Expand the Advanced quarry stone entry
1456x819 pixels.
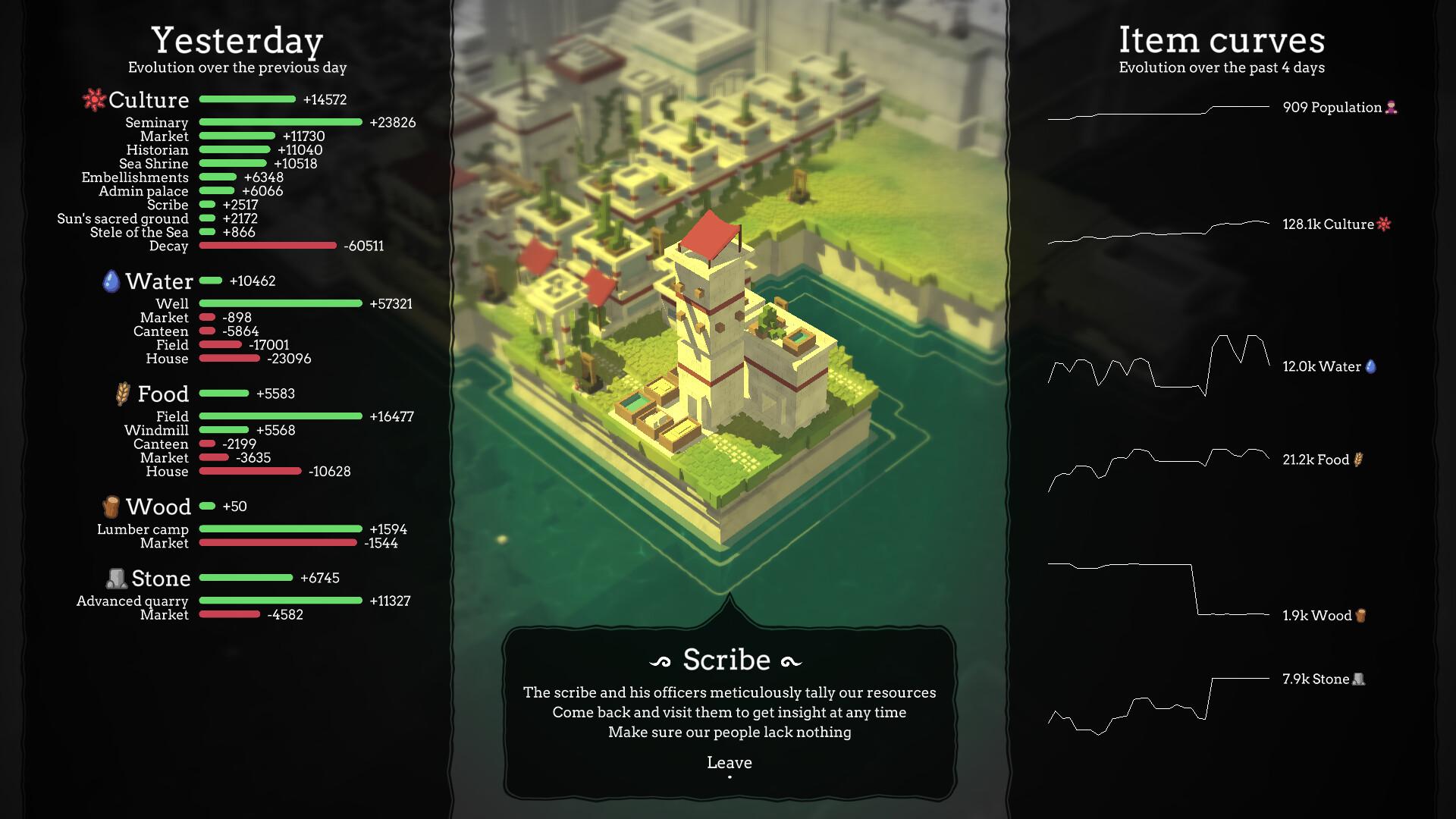coord(132,601)
